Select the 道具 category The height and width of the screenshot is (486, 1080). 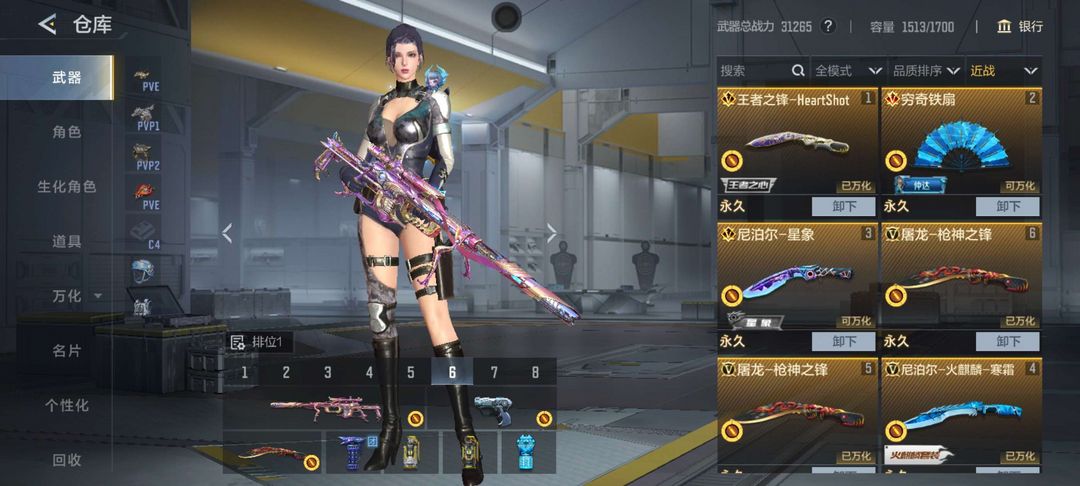(x=67, y=241)
